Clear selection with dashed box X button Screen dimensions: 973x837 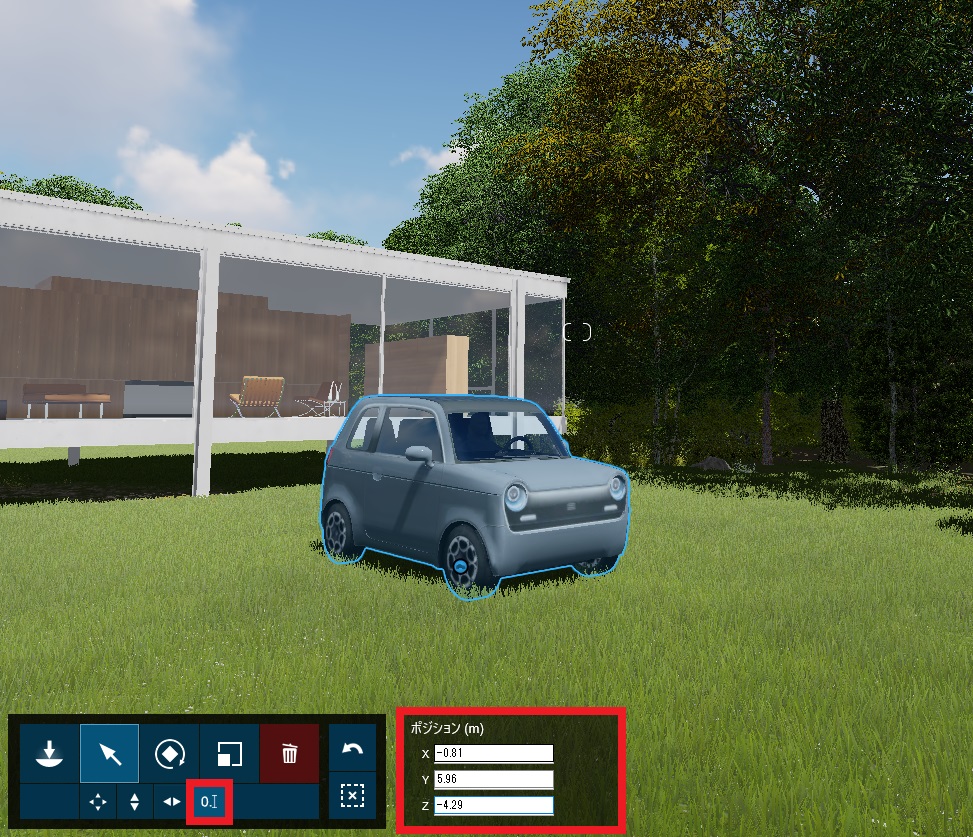(352, 795)
